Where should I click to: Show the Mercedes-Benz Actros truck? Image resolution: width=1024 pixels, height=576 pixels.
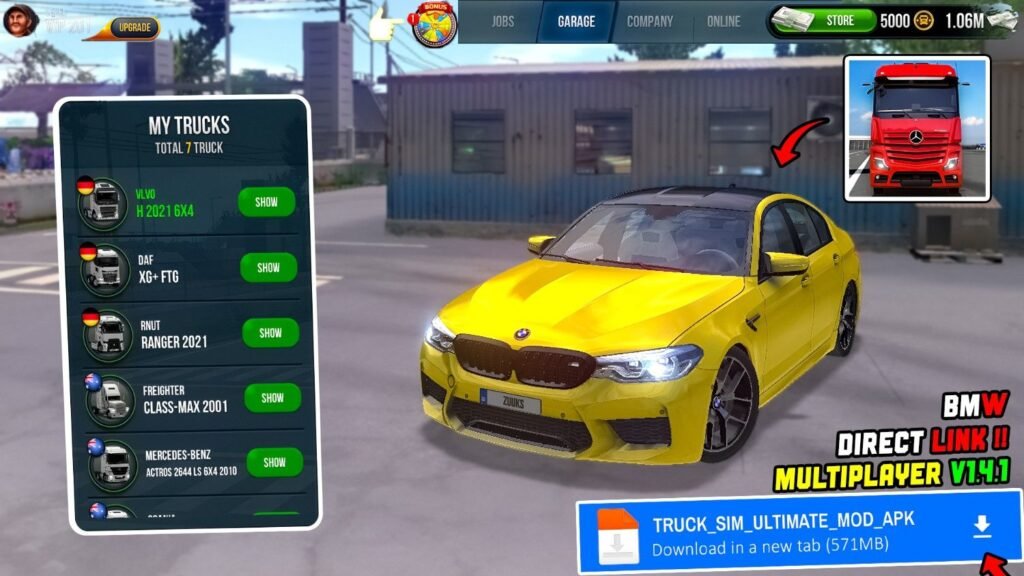pos(274,462)
